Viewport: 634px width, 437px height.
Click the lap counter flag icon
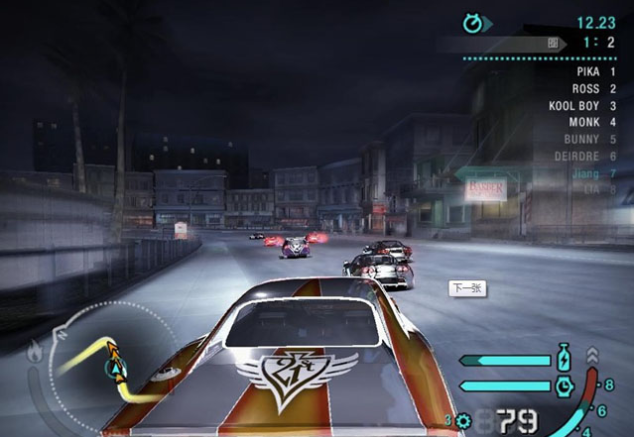[x=553, y=44]
